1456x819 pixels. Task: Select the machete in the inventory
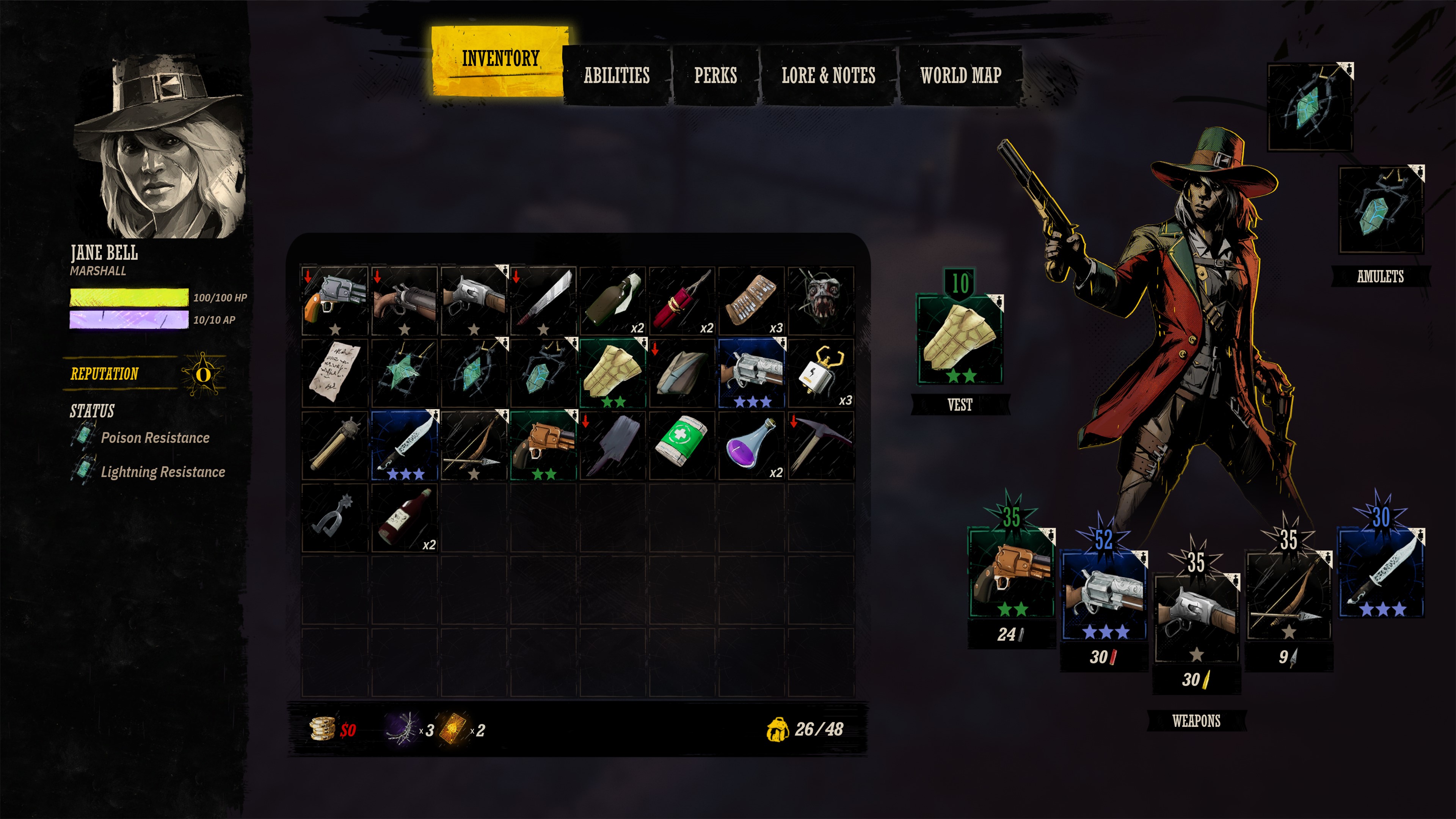pos(543,301)
